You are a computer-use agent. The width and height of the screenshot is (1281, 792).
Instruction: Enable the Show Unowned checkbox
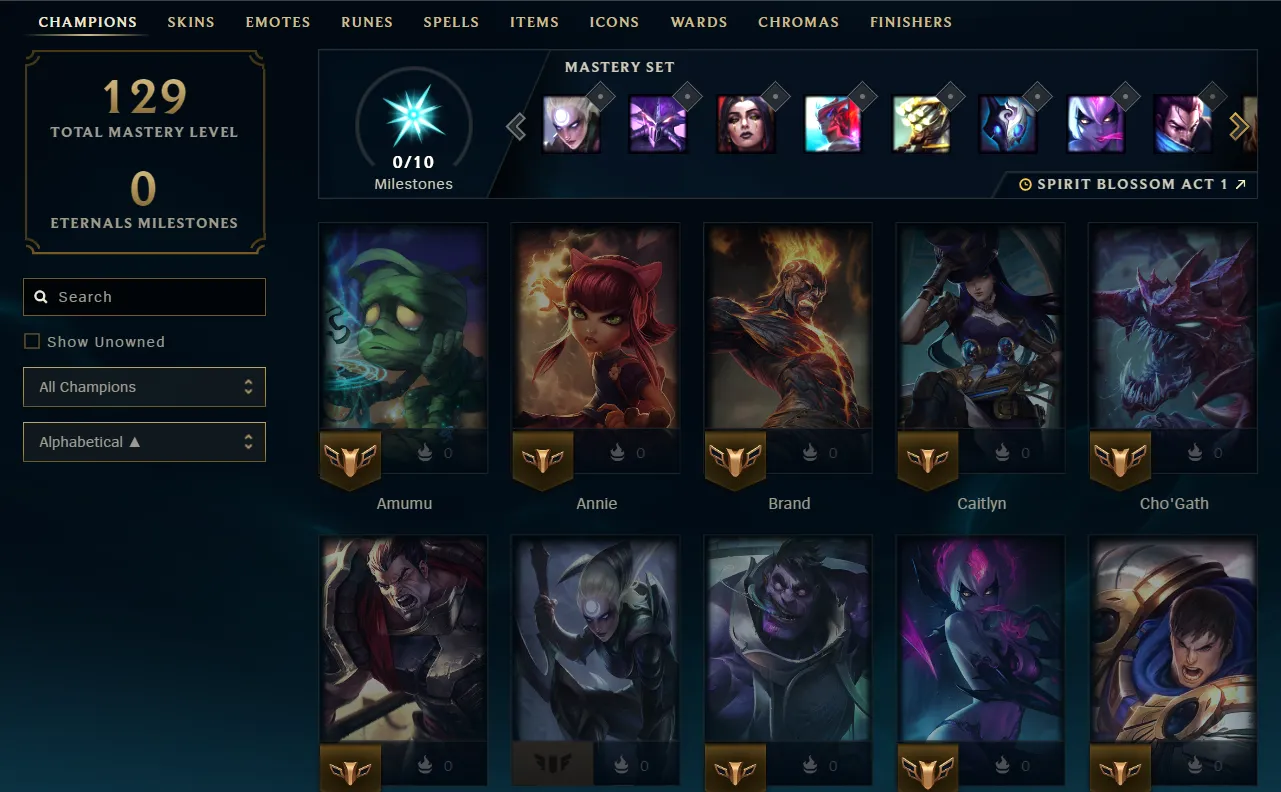coord(31,341)
